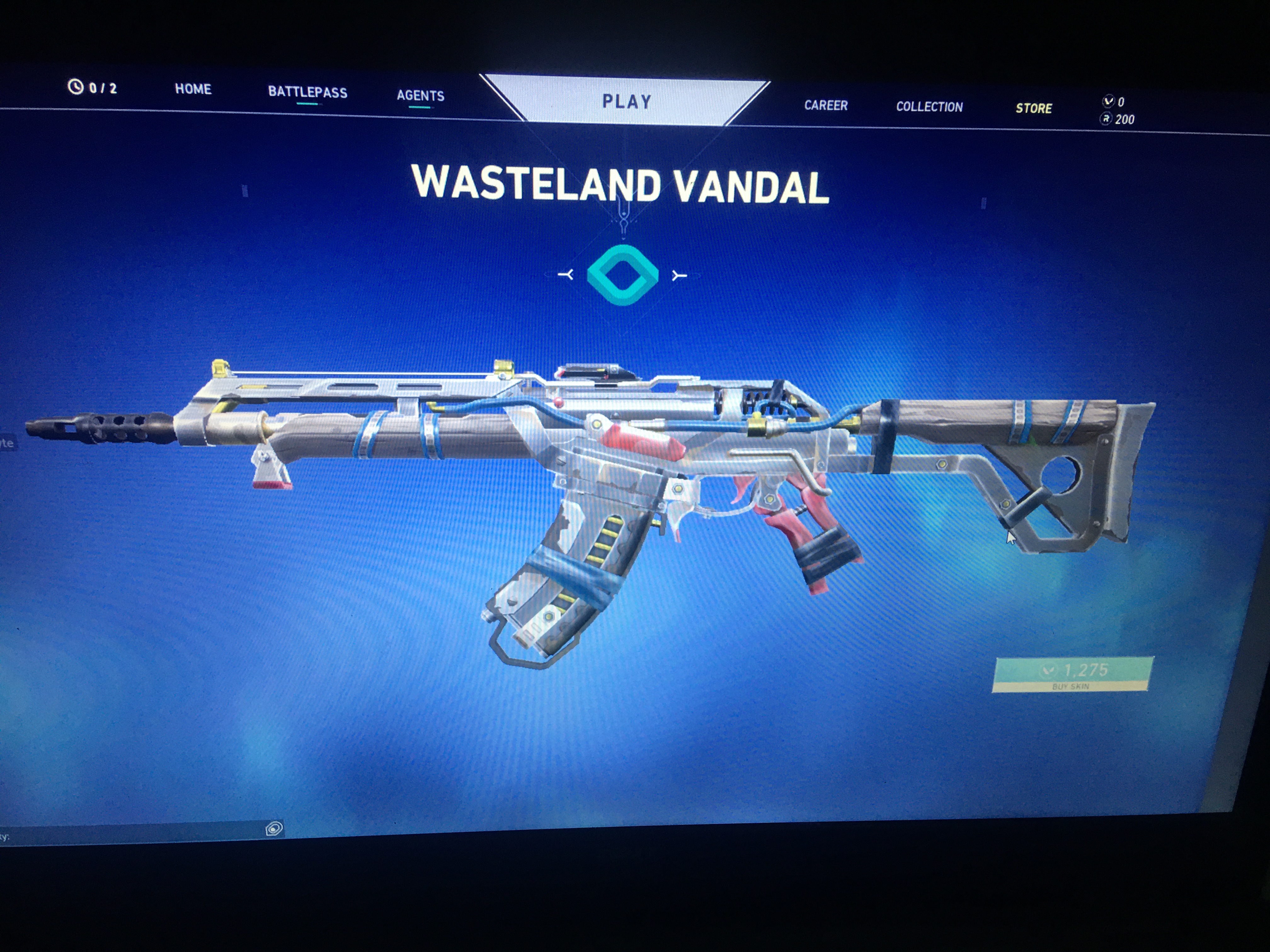This screenshot has height=952, width=1270.
Task: Open the Collection tab
Action: [929, 107]
